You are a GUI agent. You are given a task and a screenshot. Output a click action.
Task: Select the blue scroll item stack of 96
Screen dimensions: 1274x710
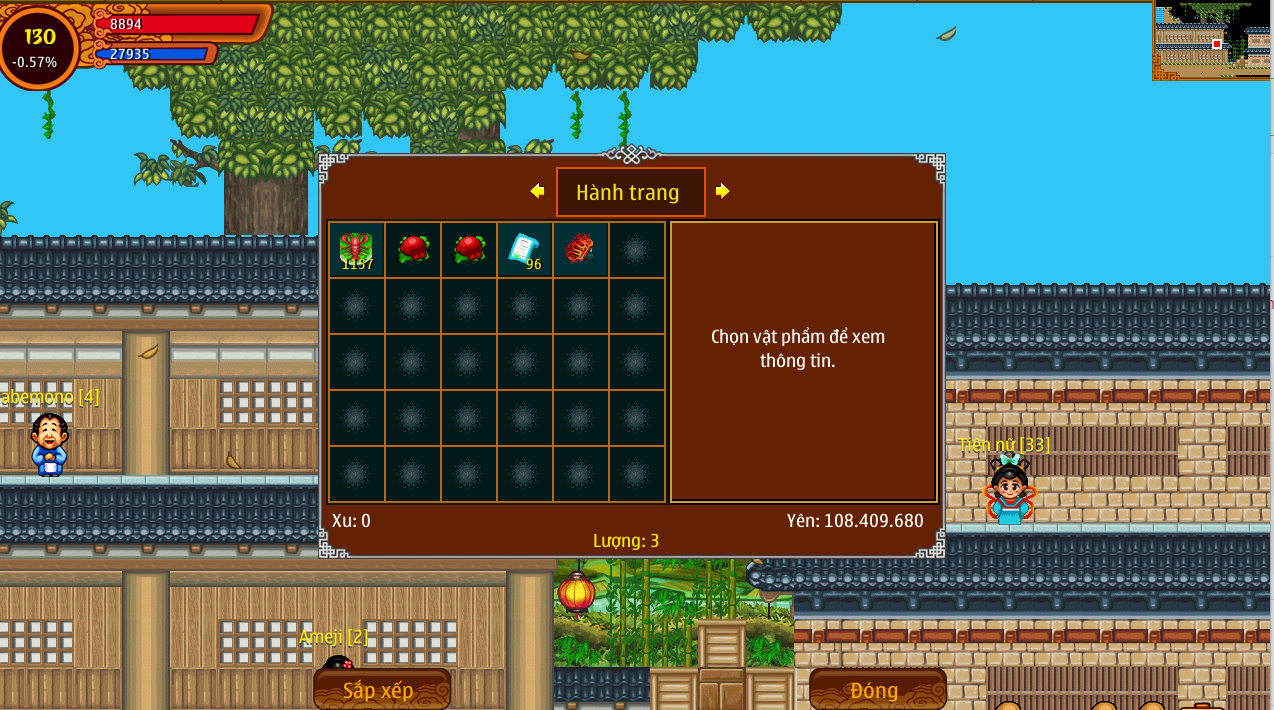524,249
